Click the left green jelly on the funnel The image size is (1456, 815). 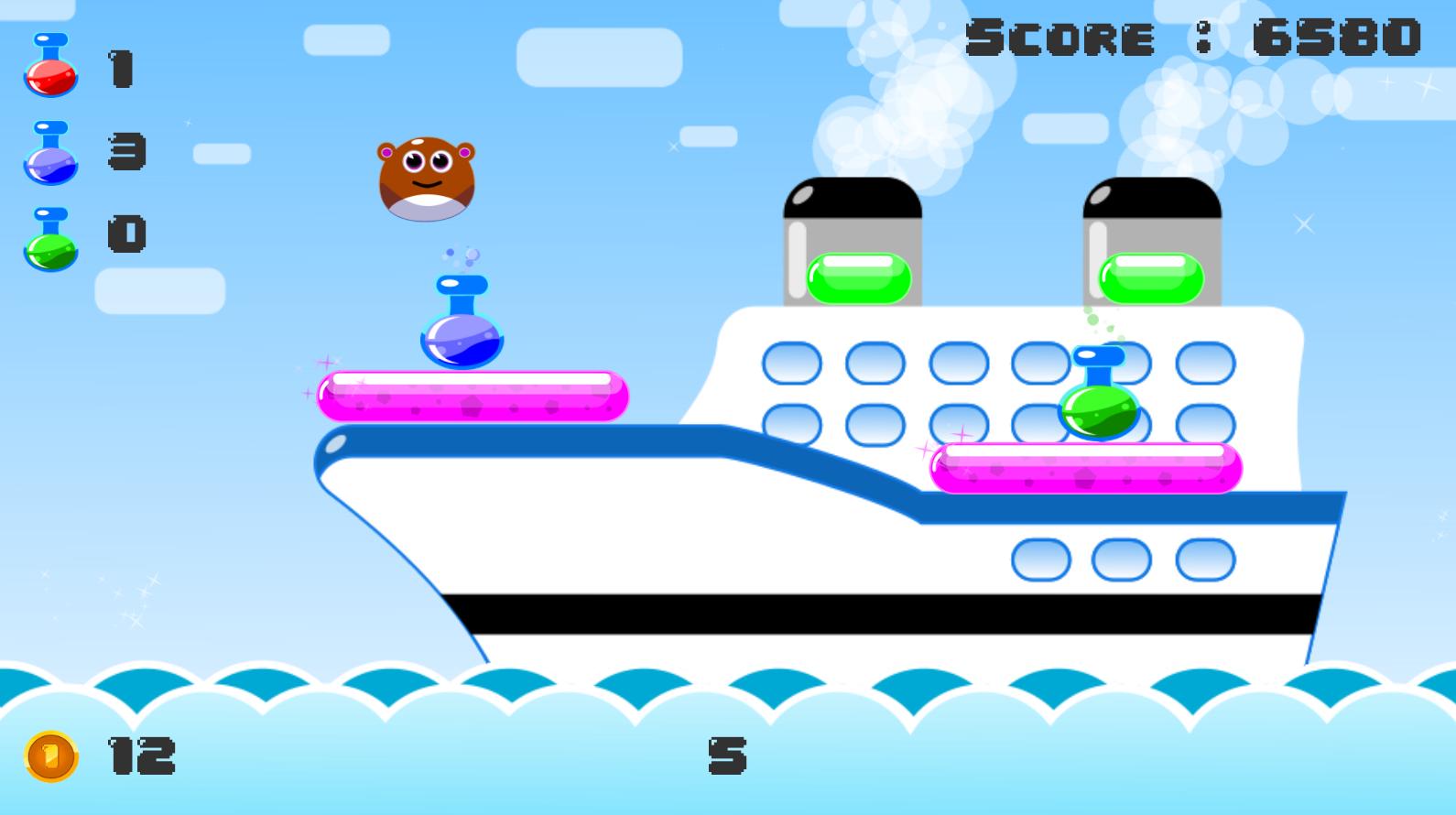coord(856,277)
